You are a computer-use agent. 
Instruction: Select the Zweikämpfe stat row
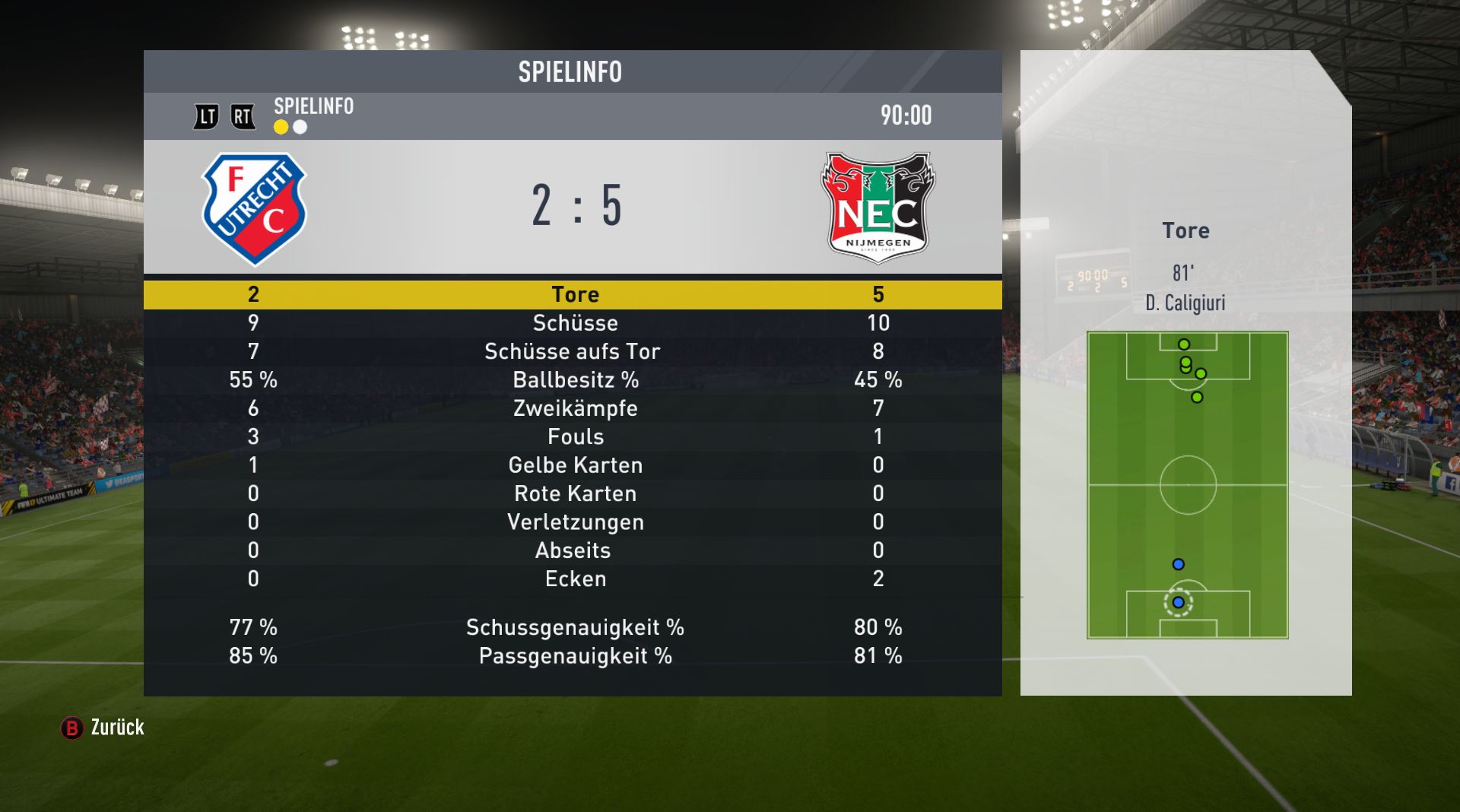pos(574,408)
